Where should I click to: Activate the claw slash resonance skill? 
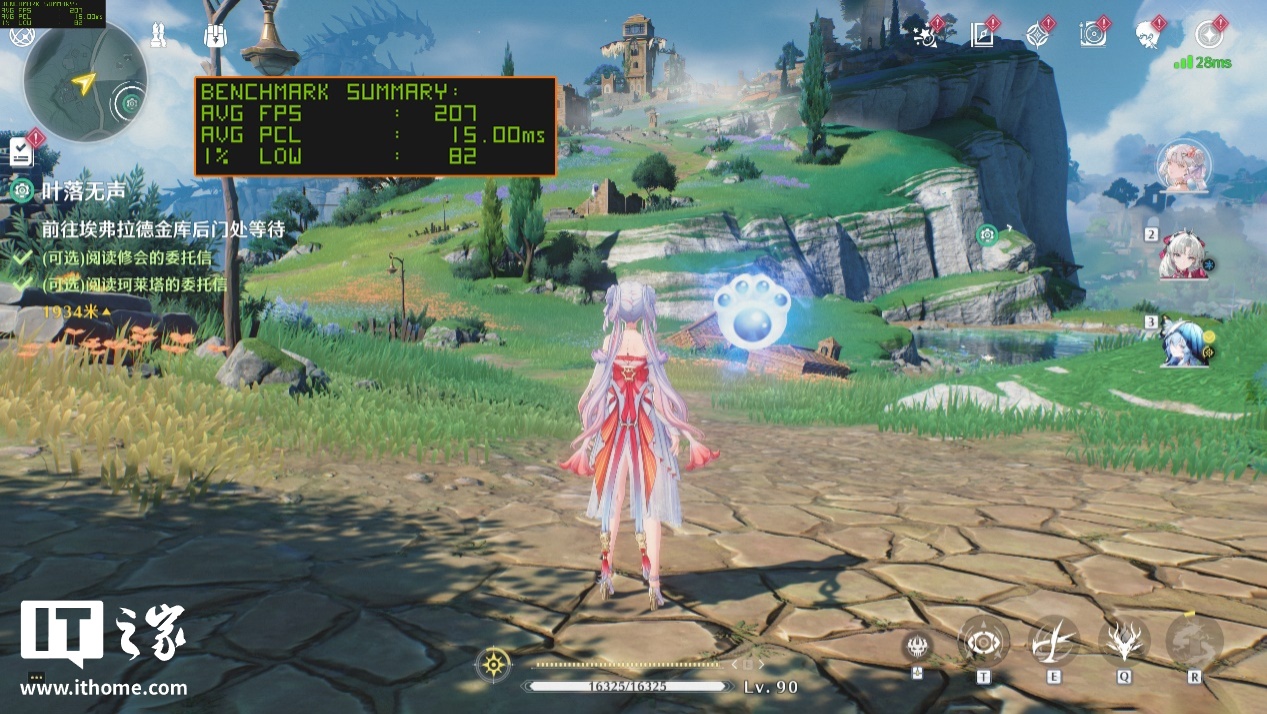tap(1054, 641)
